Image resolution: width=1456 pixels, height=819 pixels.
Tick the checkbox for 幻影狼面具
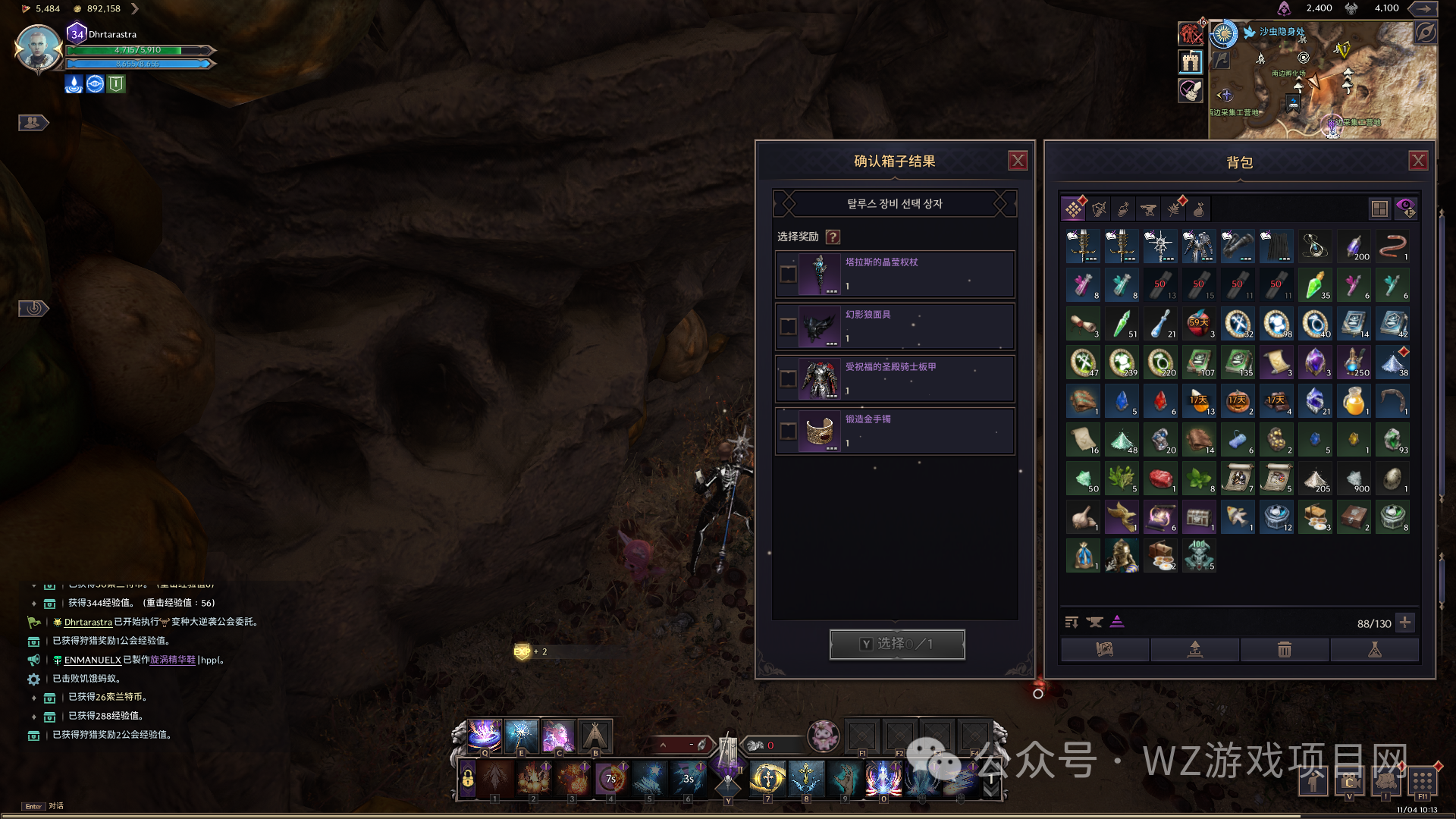[789, 327]
